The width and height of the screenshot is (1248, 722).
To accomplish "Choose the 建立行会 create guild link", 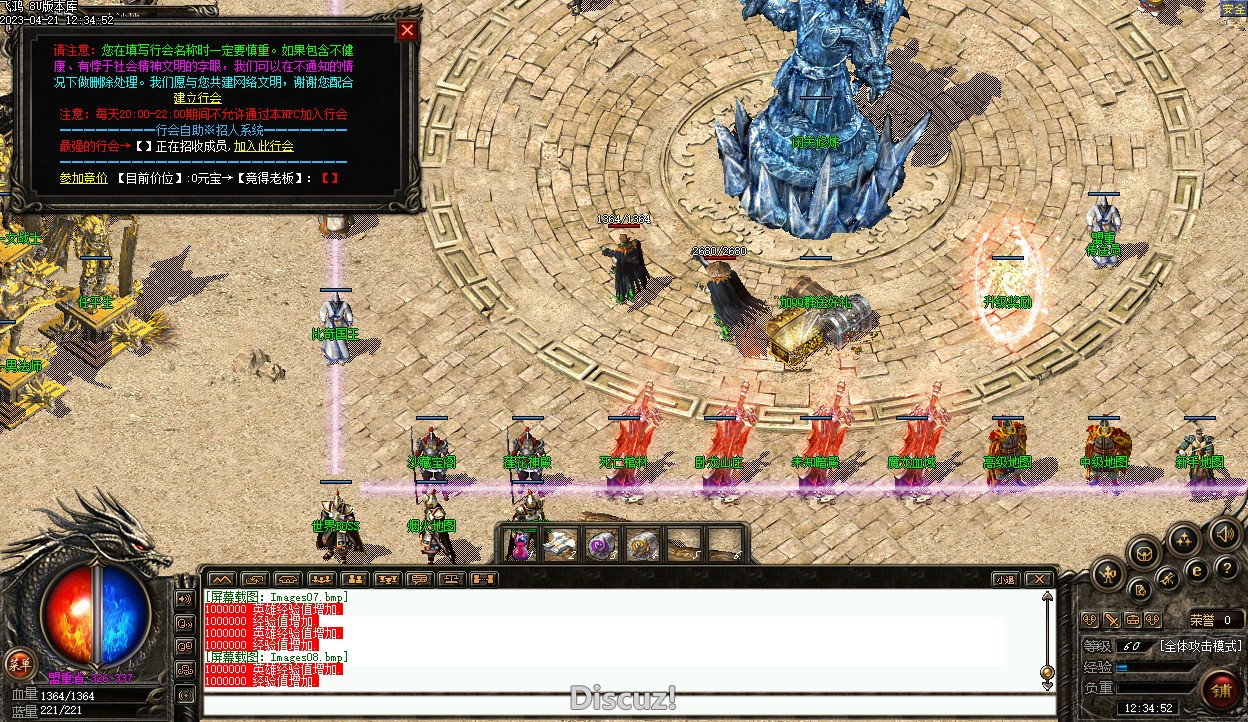I will point(197,98).
